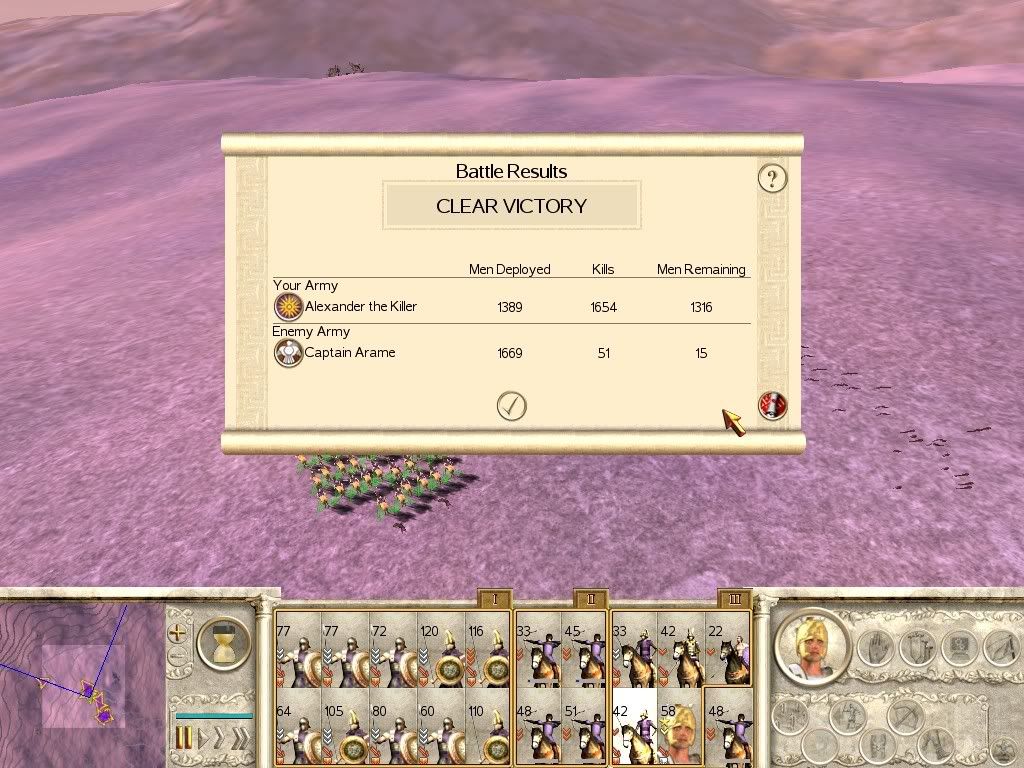
Task: Open the general's portrait
Action: pos(812,647)
